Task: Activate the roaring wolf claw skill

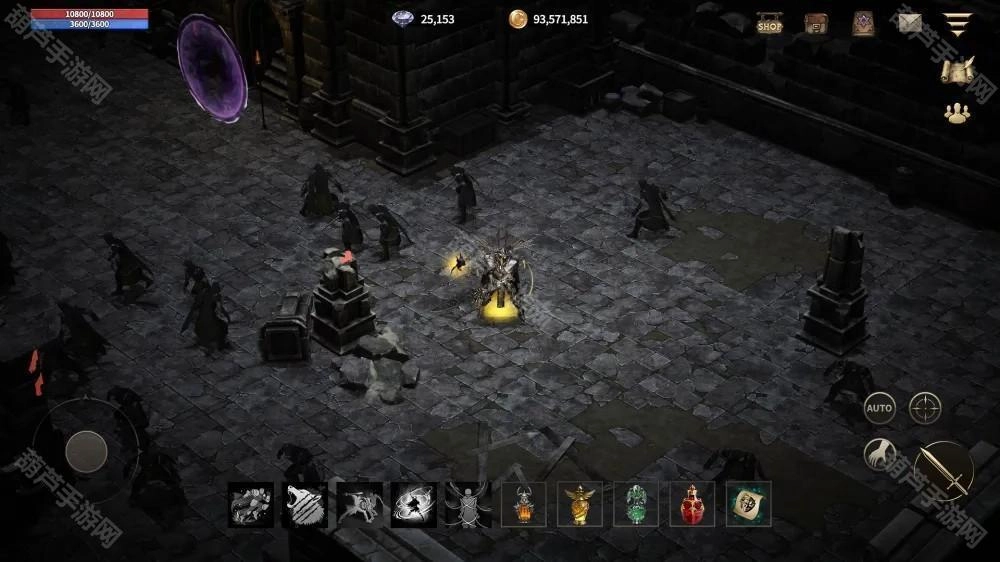Action: 305,505
